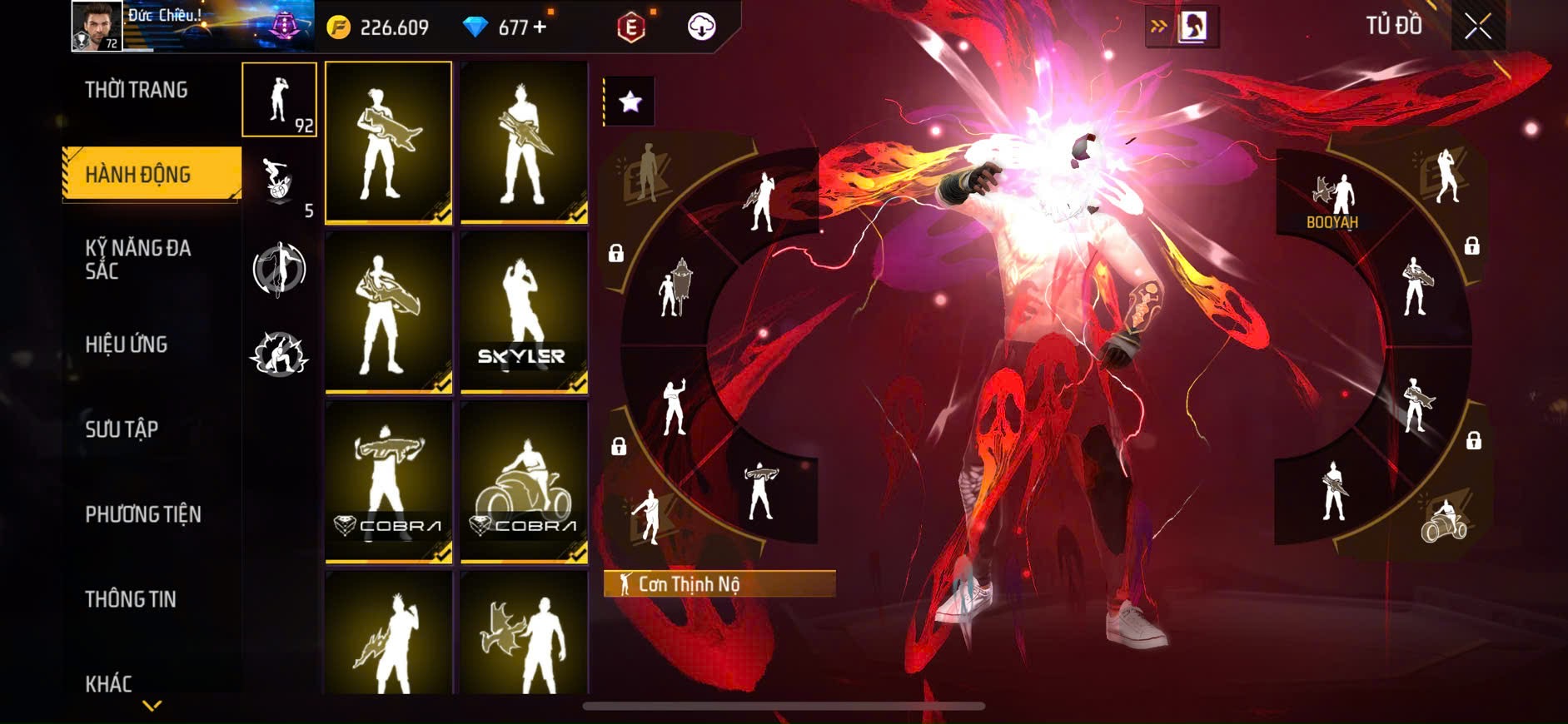Screen dimensions: 1568x724
Task: Add diamonds with the plus button
Action: click(540, 27)
